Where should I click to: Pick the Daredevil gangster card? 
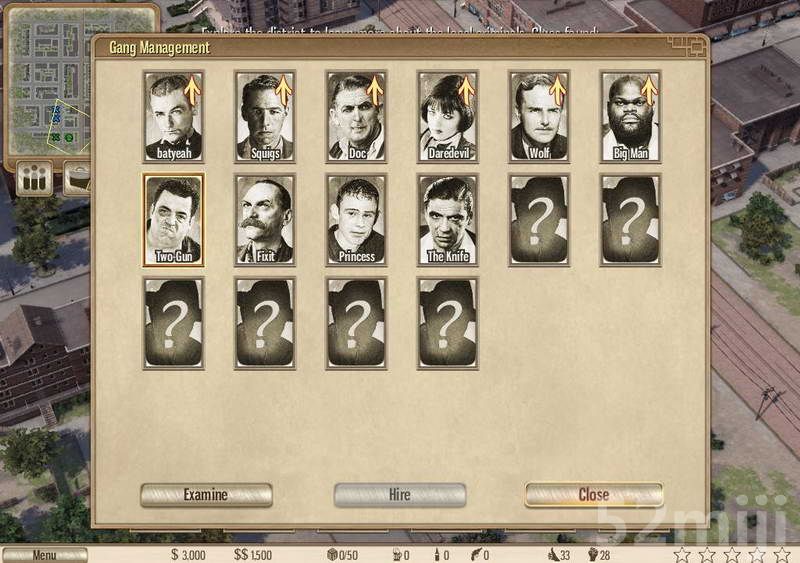[x=447, y=116]
